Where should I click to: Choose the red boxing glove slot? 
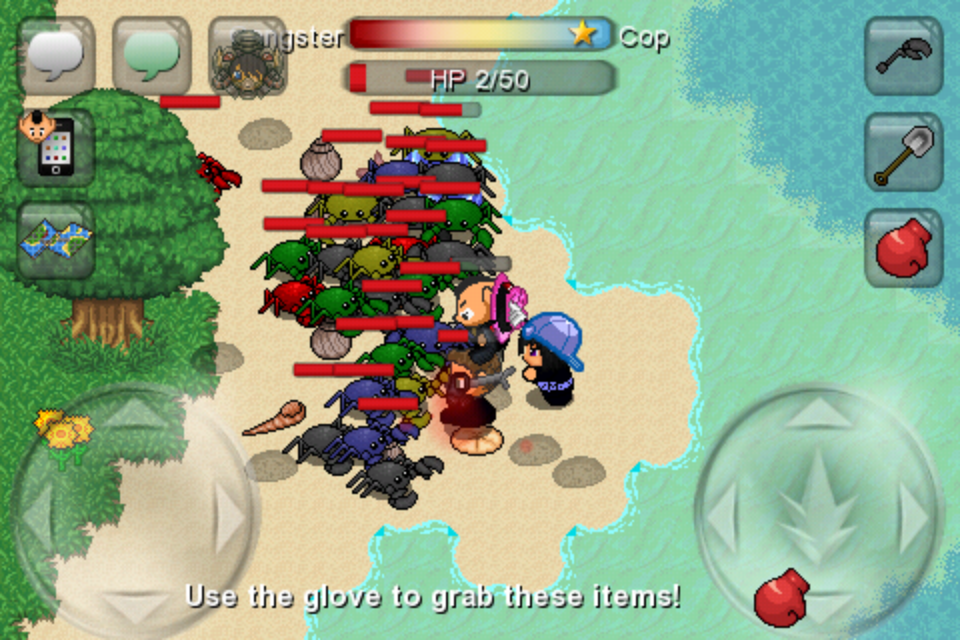(903, 247)
